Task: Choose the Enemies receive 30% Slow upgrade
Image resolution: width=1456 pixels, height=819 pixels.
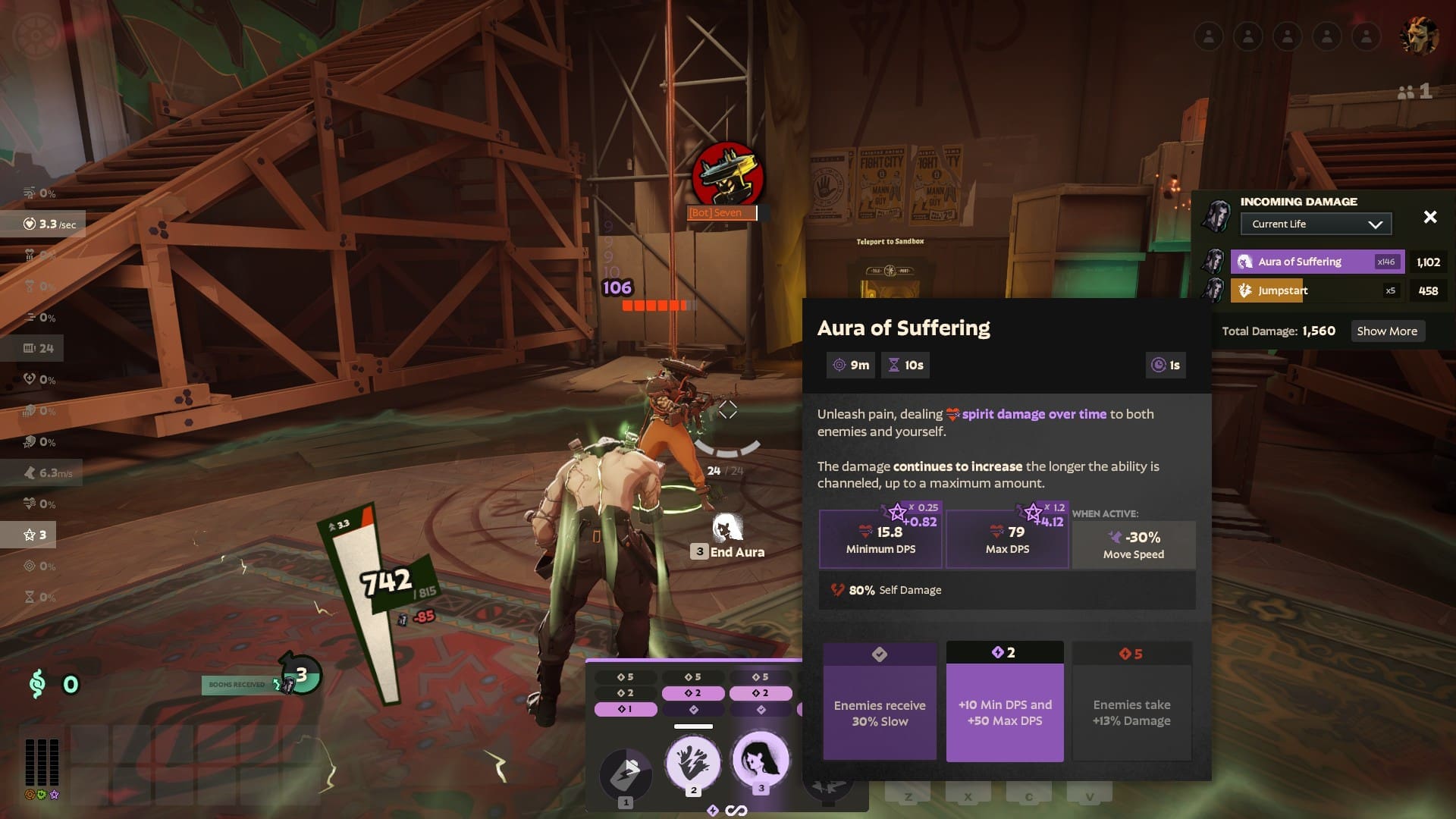Action: (x=880, y=701)
